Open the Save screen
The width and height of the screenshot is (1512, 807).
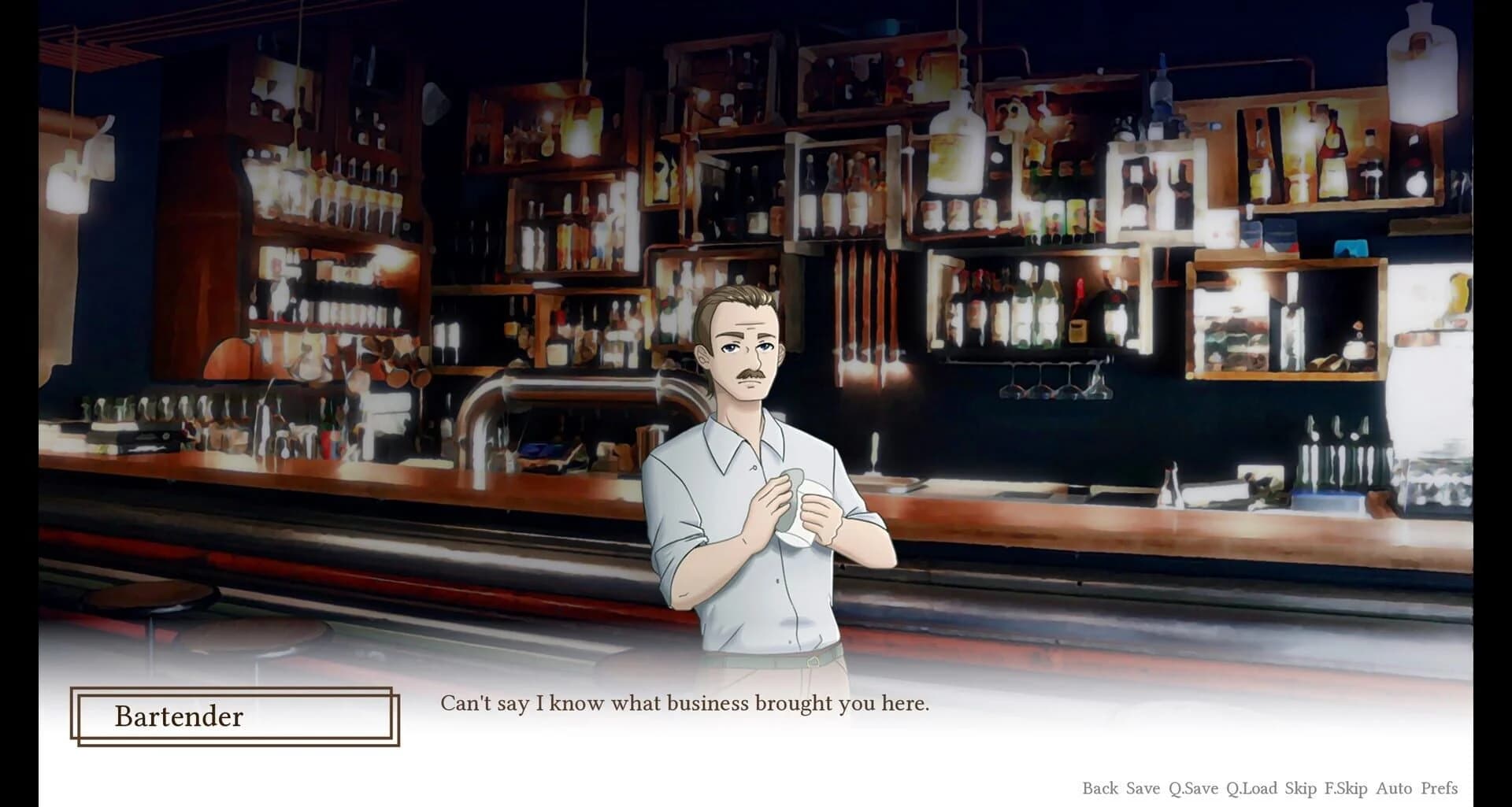click(1143, 787)
